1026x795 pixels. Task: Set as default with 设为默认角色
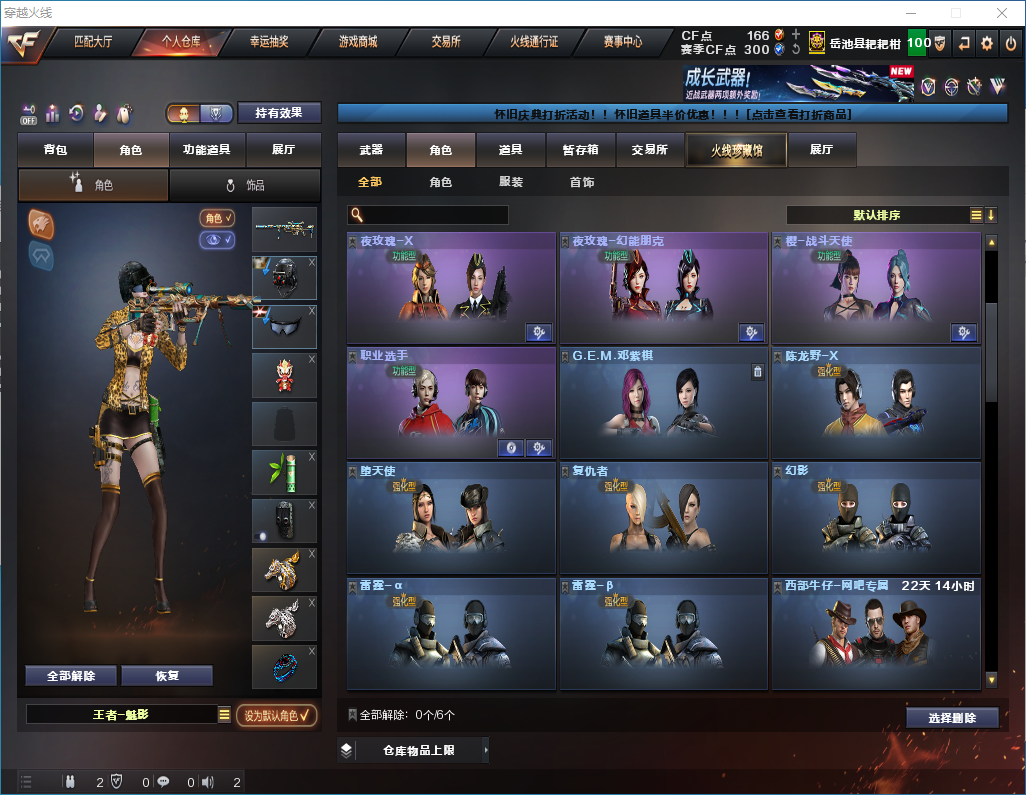tap(277, 715)
